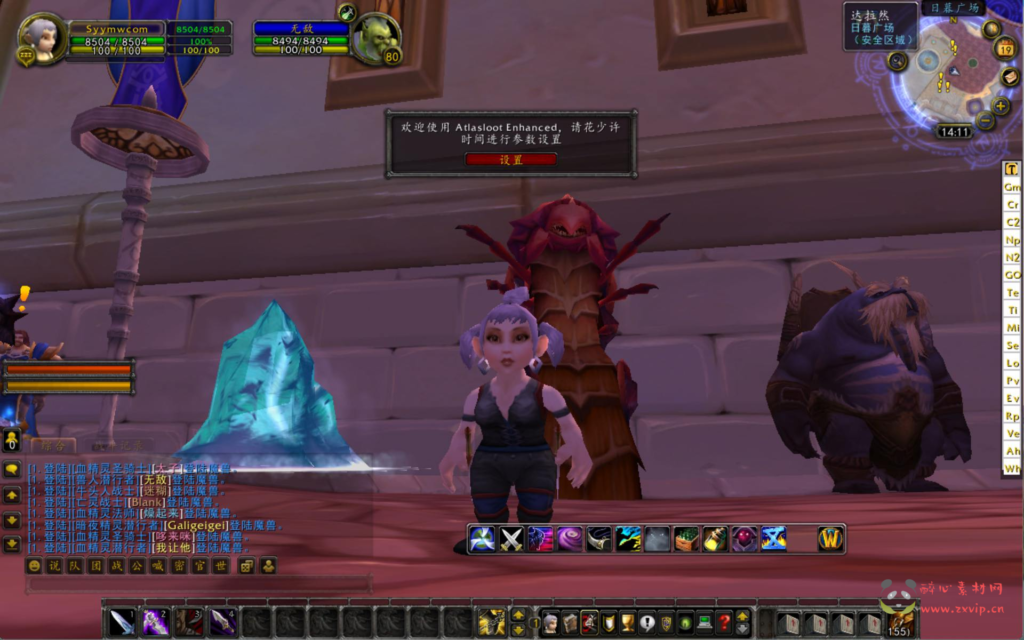The image size is (1024, 640).
Task: Open the backpack showing 155
Action: click(899, 622)
